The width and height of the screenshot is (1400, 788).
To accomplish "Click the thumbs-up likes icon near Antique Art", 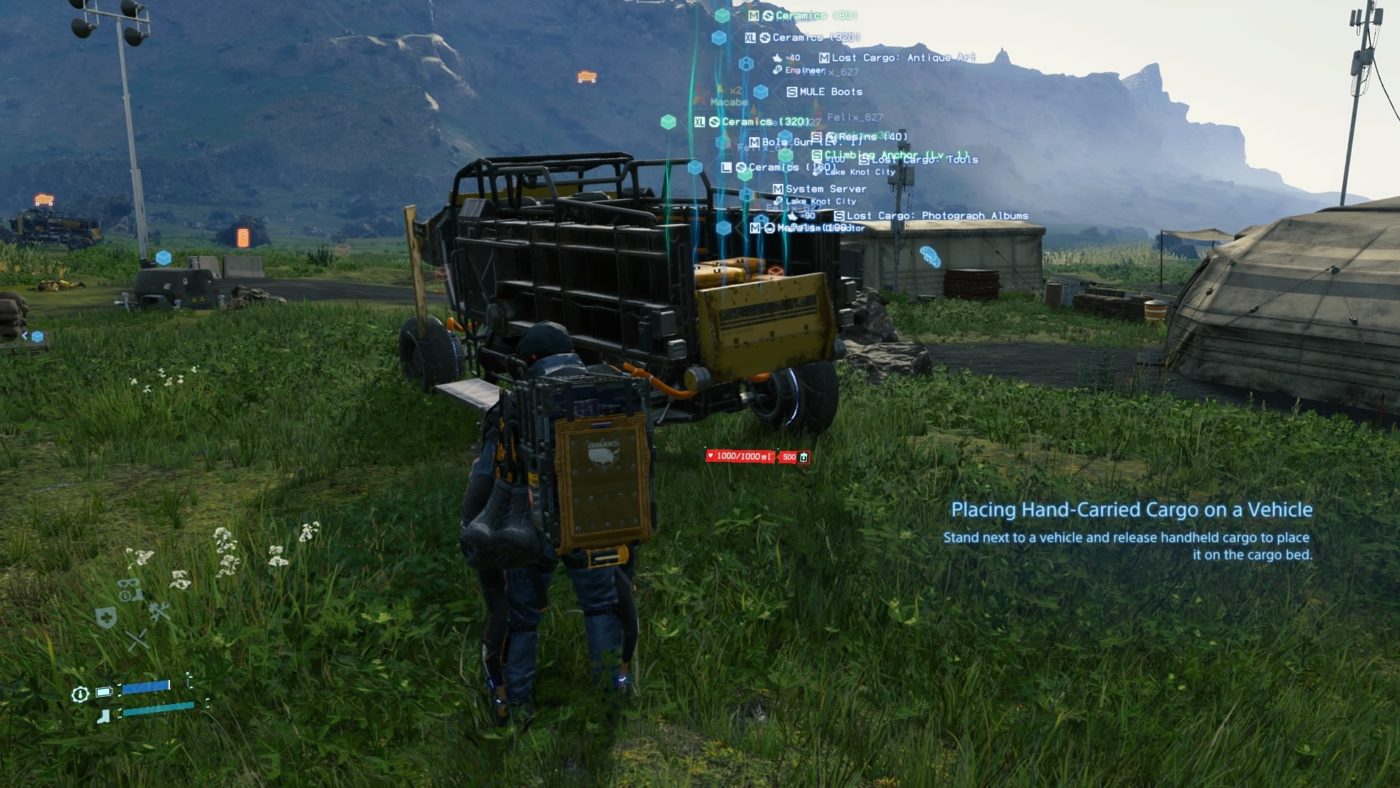I will click(x=777, y=58).
